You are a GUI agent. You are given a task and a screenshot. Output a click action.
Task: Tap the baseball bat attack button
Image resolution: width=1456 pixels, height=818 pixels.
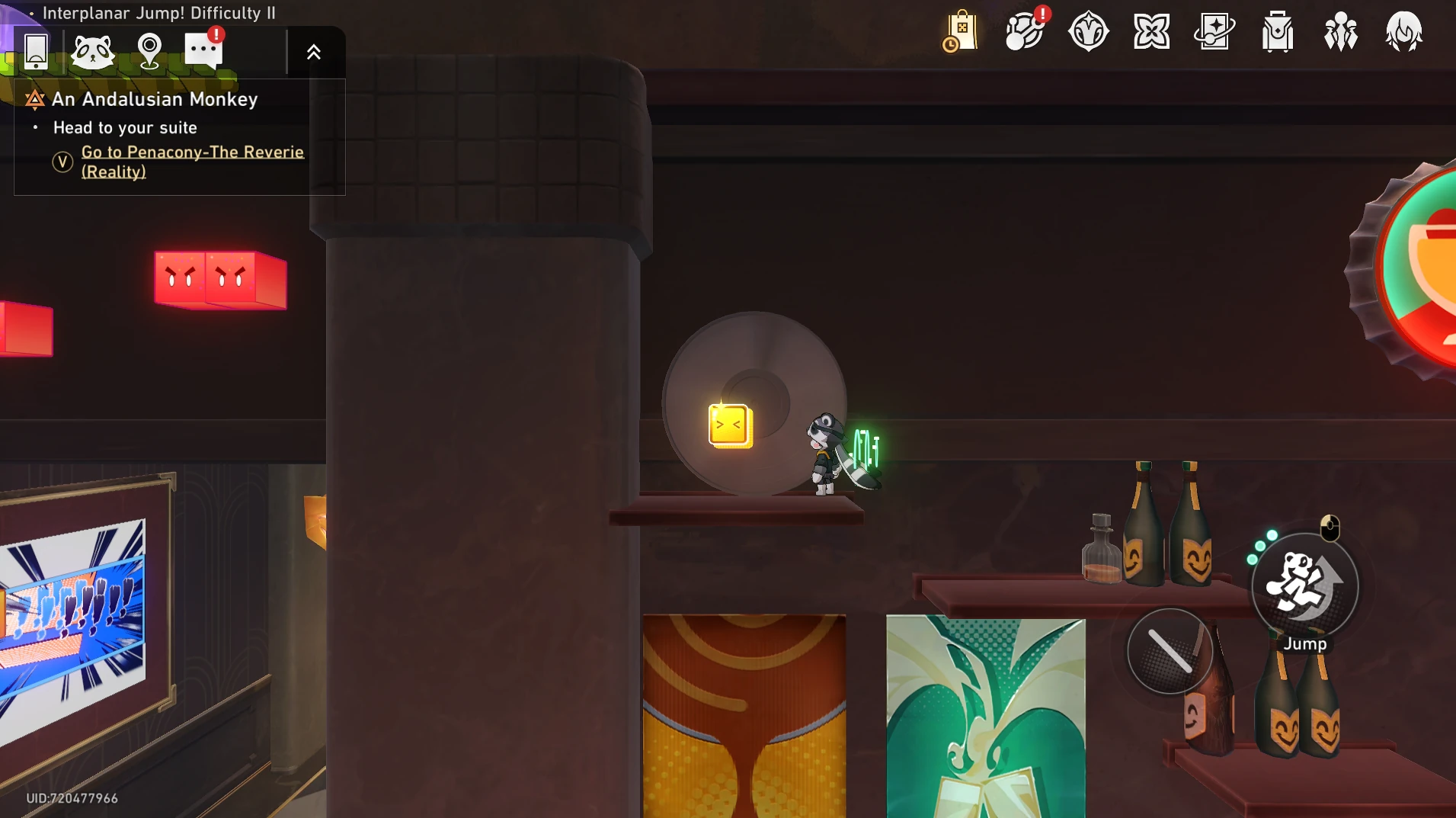point(1170,651)
